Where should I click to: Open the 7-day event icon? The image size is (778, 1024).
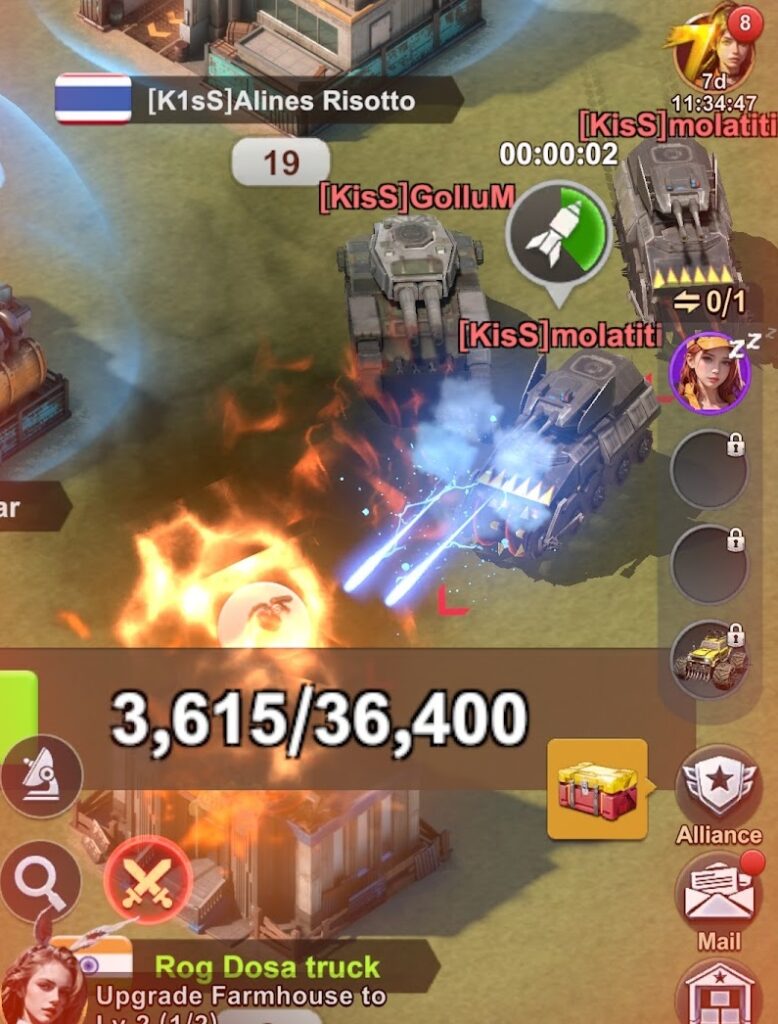click(x=715, y=50)
